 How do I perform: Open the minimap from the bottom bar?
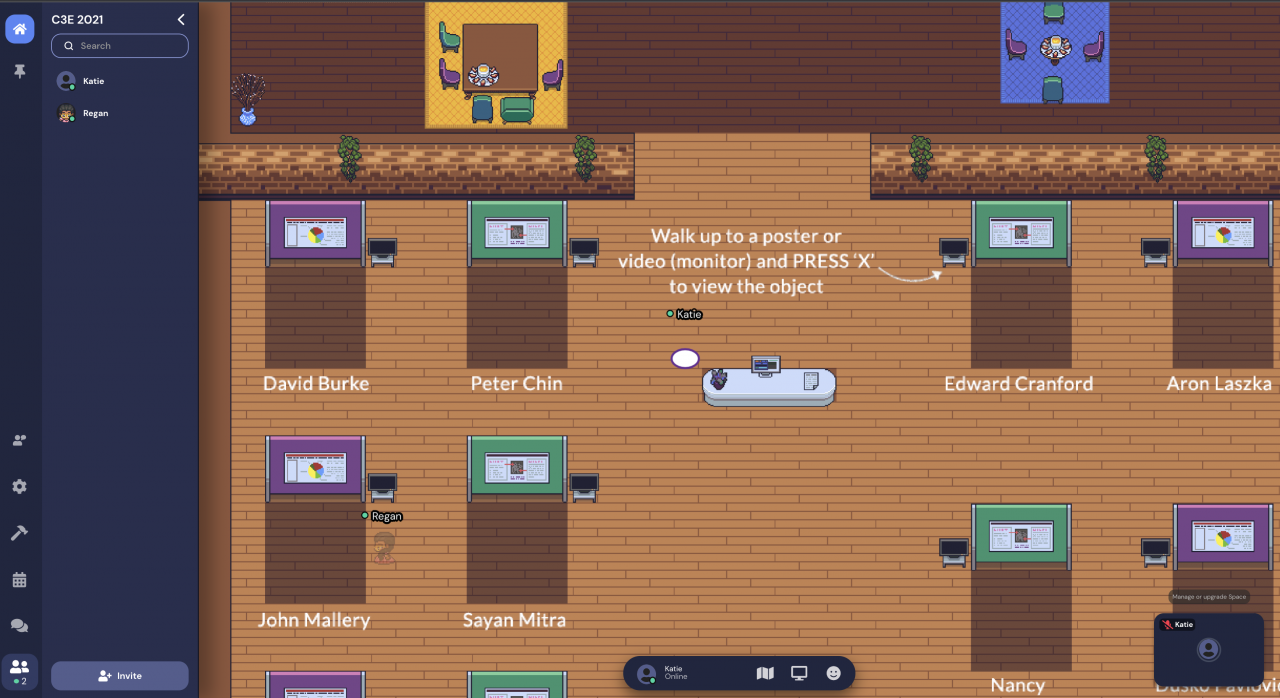pos(765,674)
